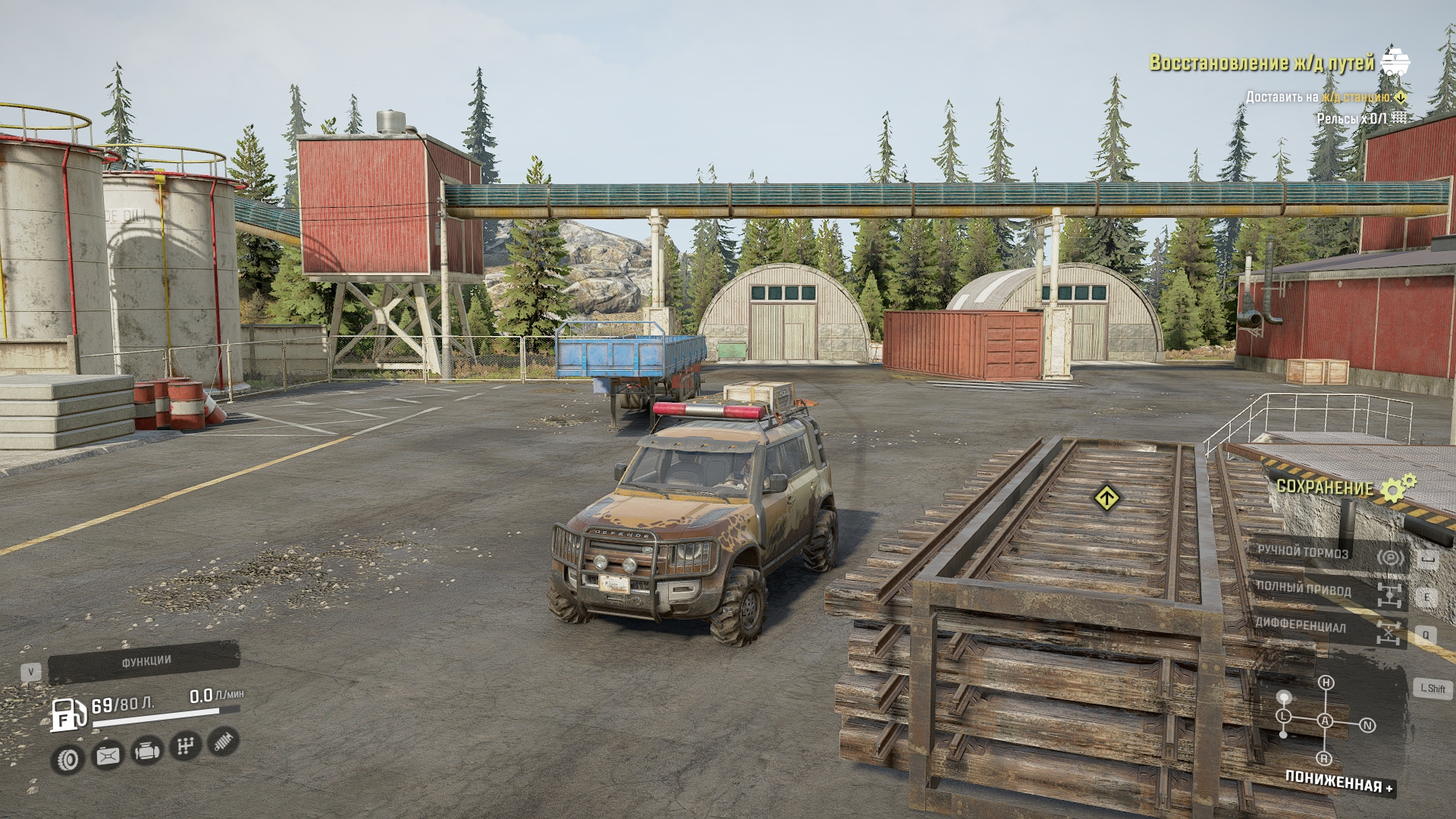Open the Восстановление ж/д путей mission tracker
The height and width of the screenshot is (819, 1456).
point(1262,63)
